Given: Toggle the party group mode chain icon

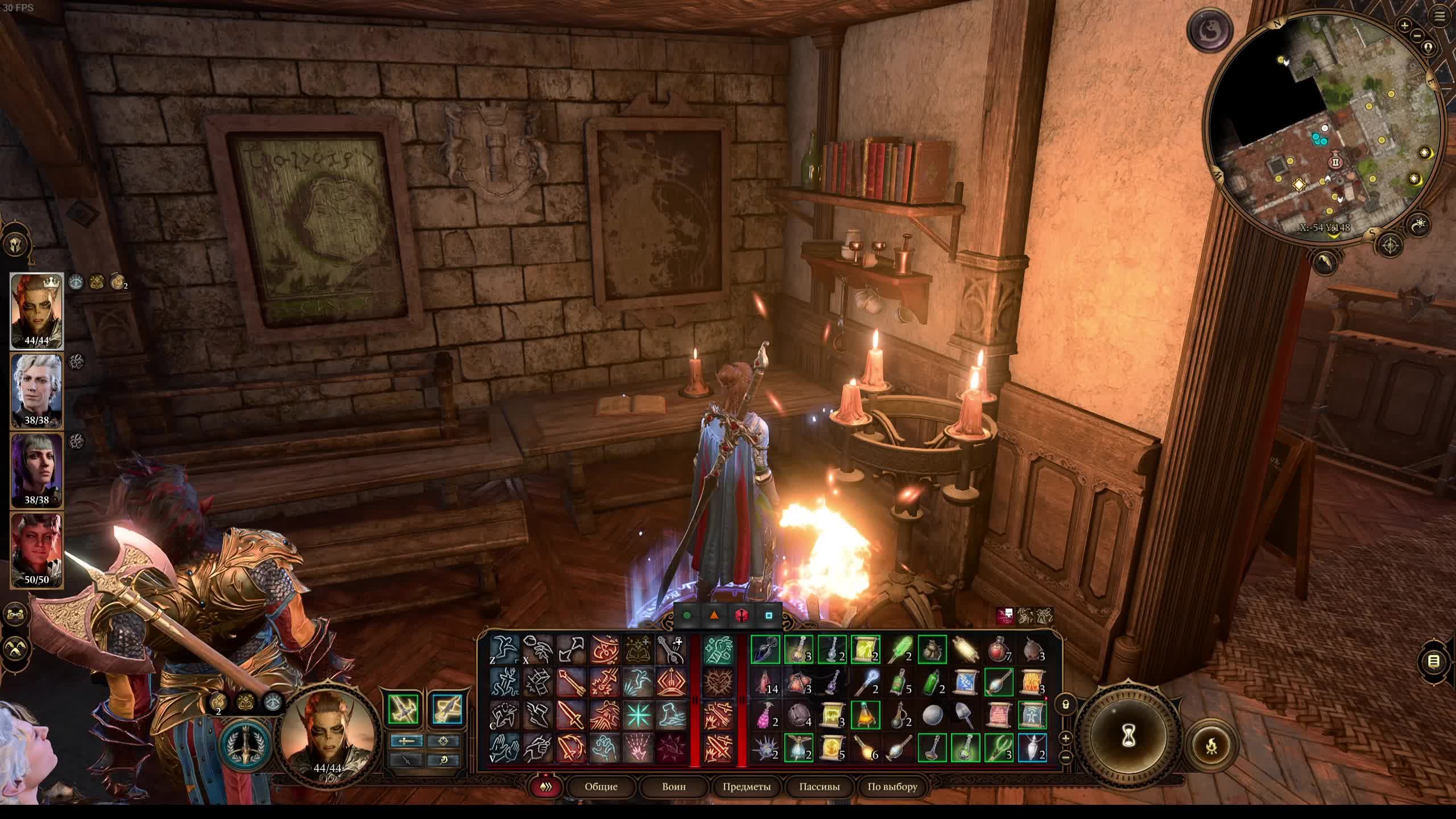Looking at the screenshot, I should tap(15, 614).
